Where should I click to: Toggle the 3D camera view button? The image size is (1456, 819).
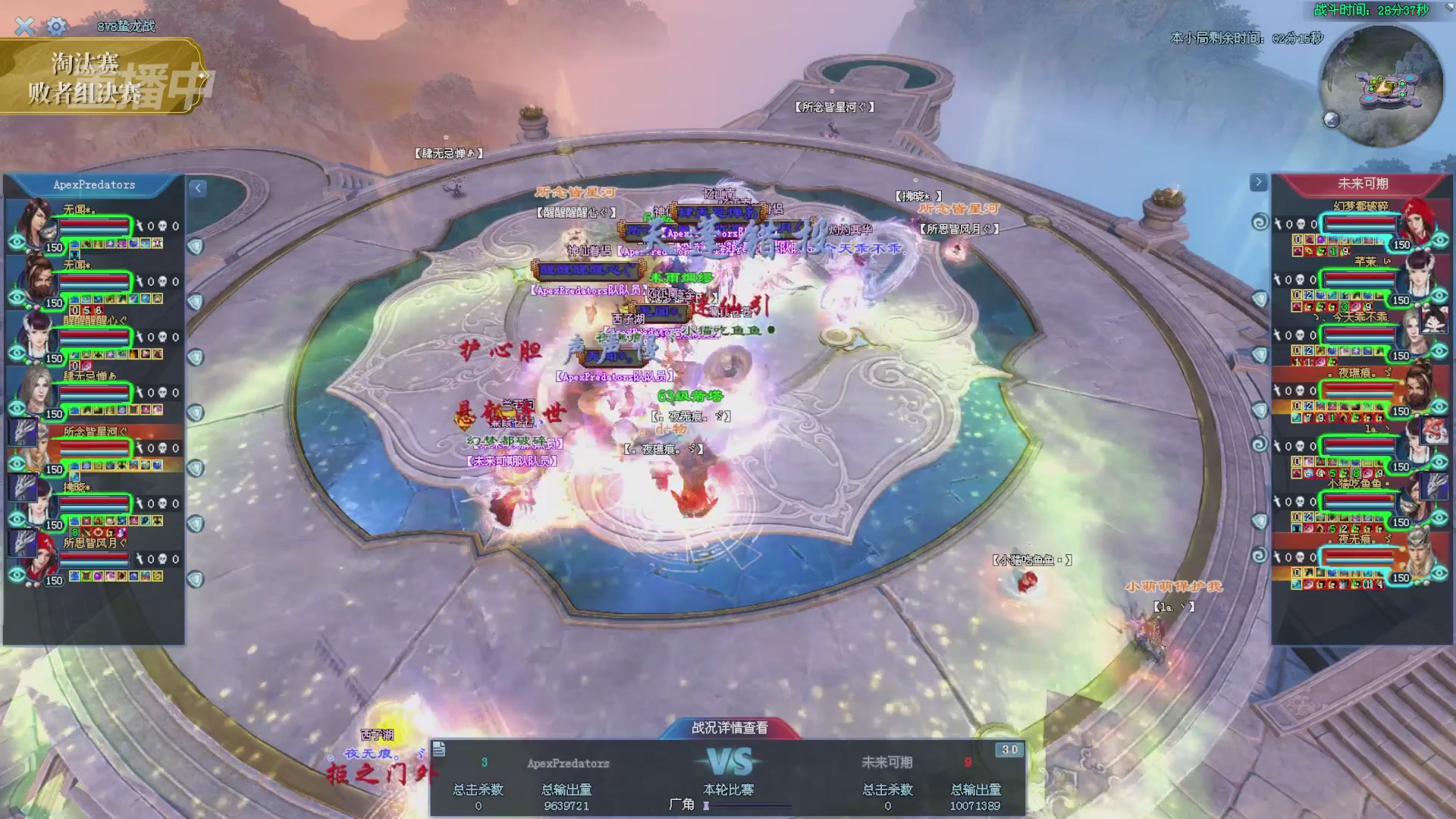1009,750
